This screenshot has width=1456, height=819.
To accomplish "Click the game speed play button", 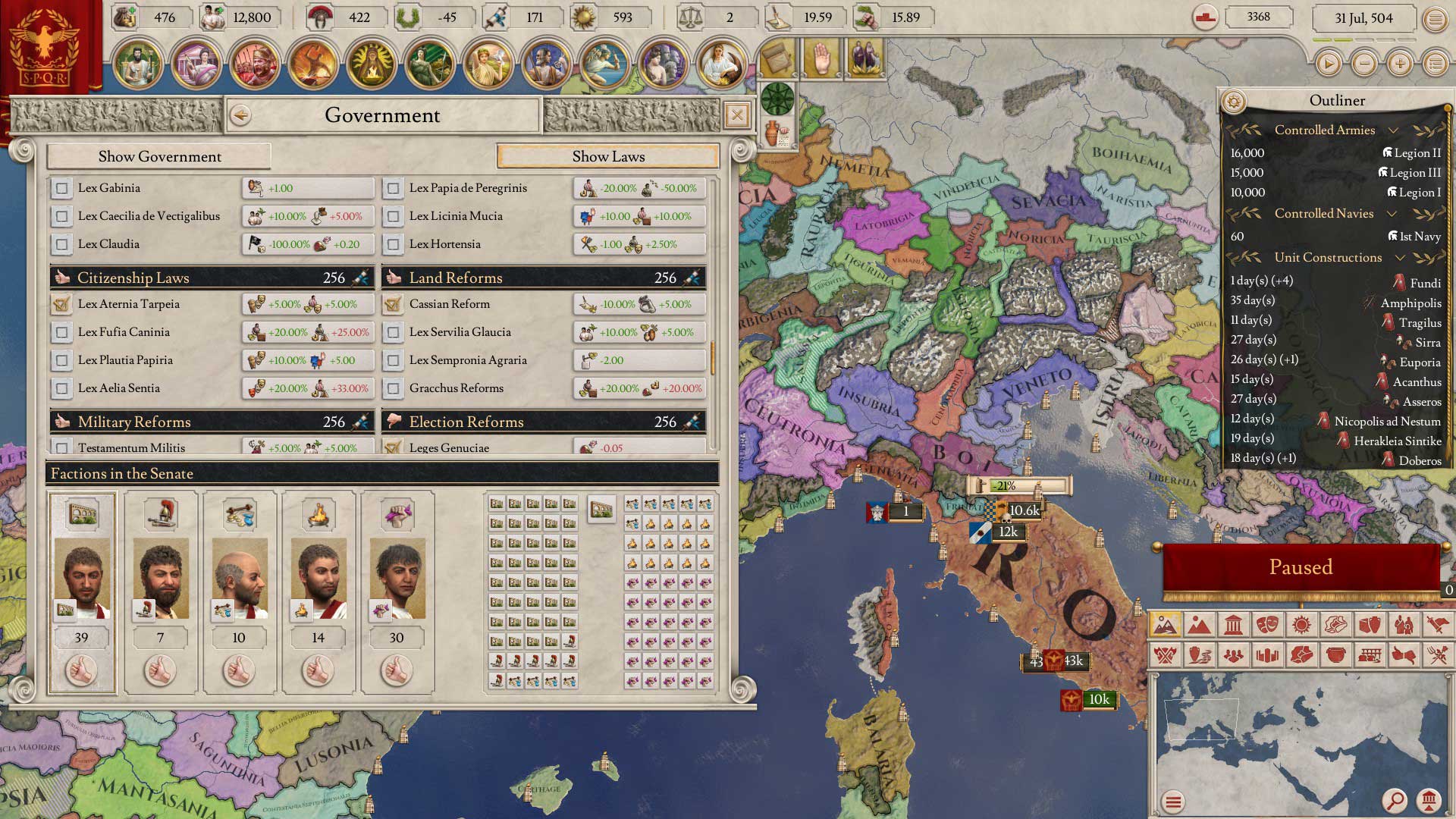I will pyautogui.click(x=1328, y=64).
